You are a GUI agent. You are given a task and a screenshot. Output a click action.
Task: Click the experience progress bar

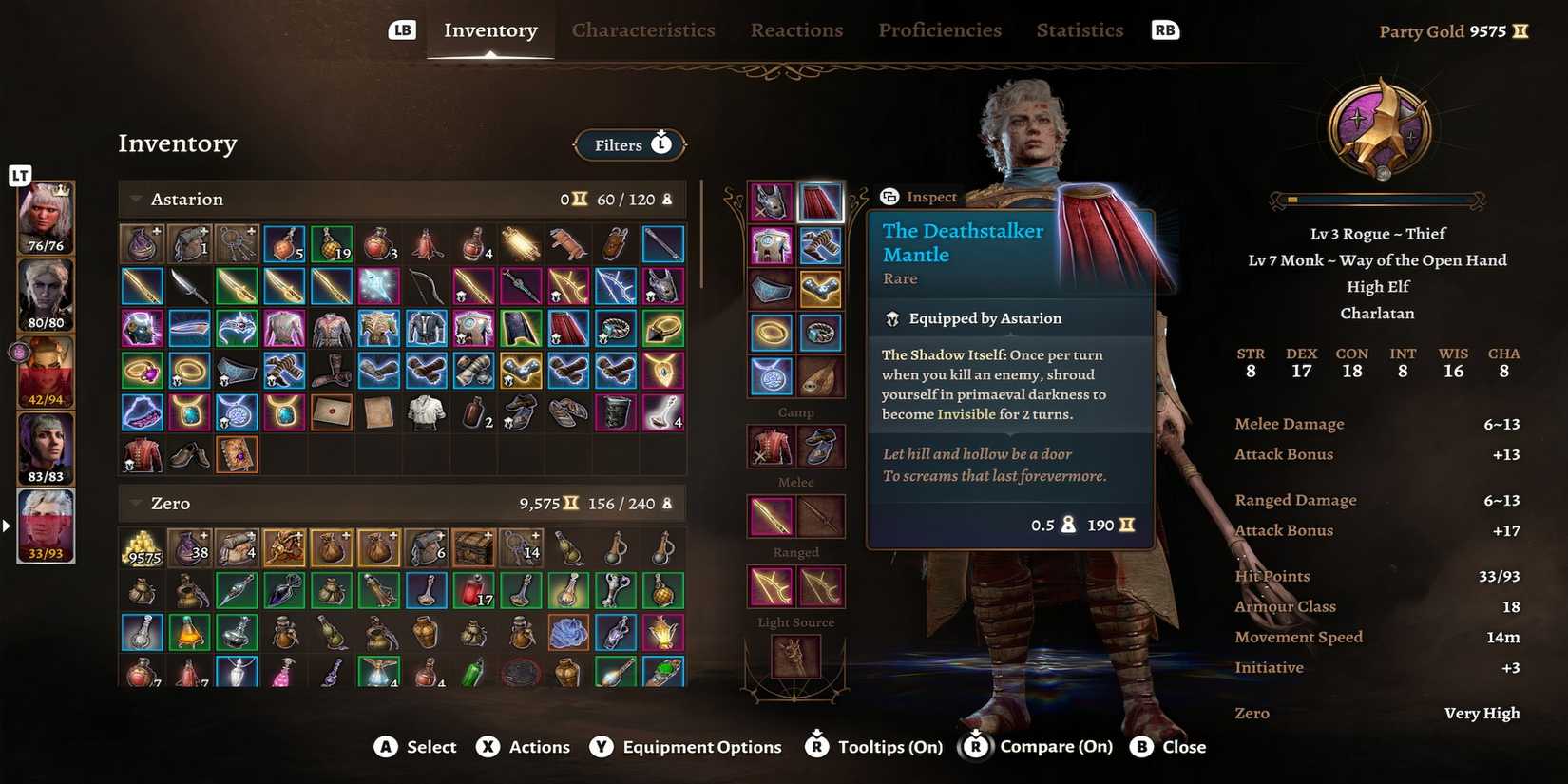[x=1377, y=199]
